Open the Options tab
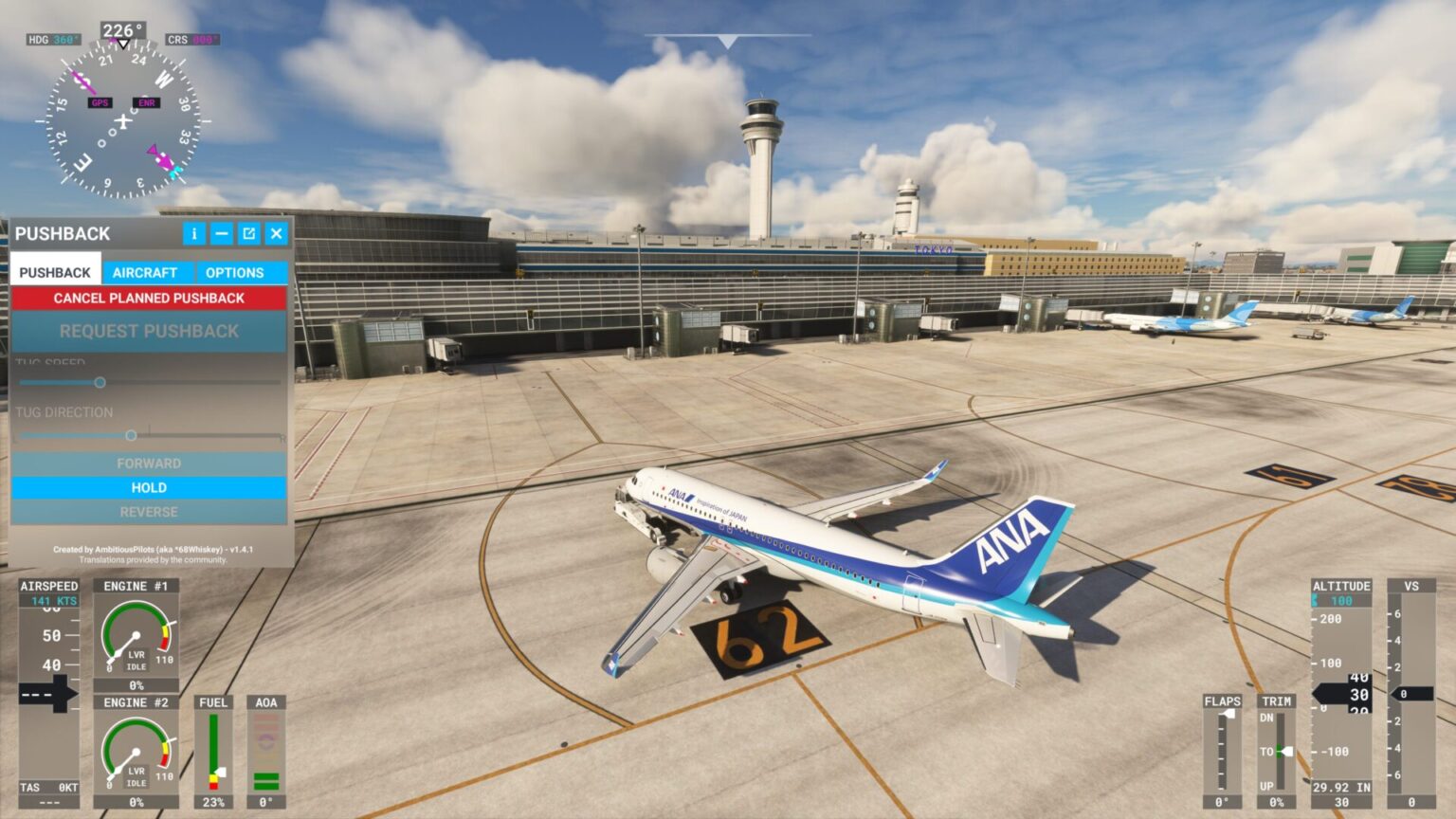Viewport: 1456px width, 819px height. (x=234, y=272)
